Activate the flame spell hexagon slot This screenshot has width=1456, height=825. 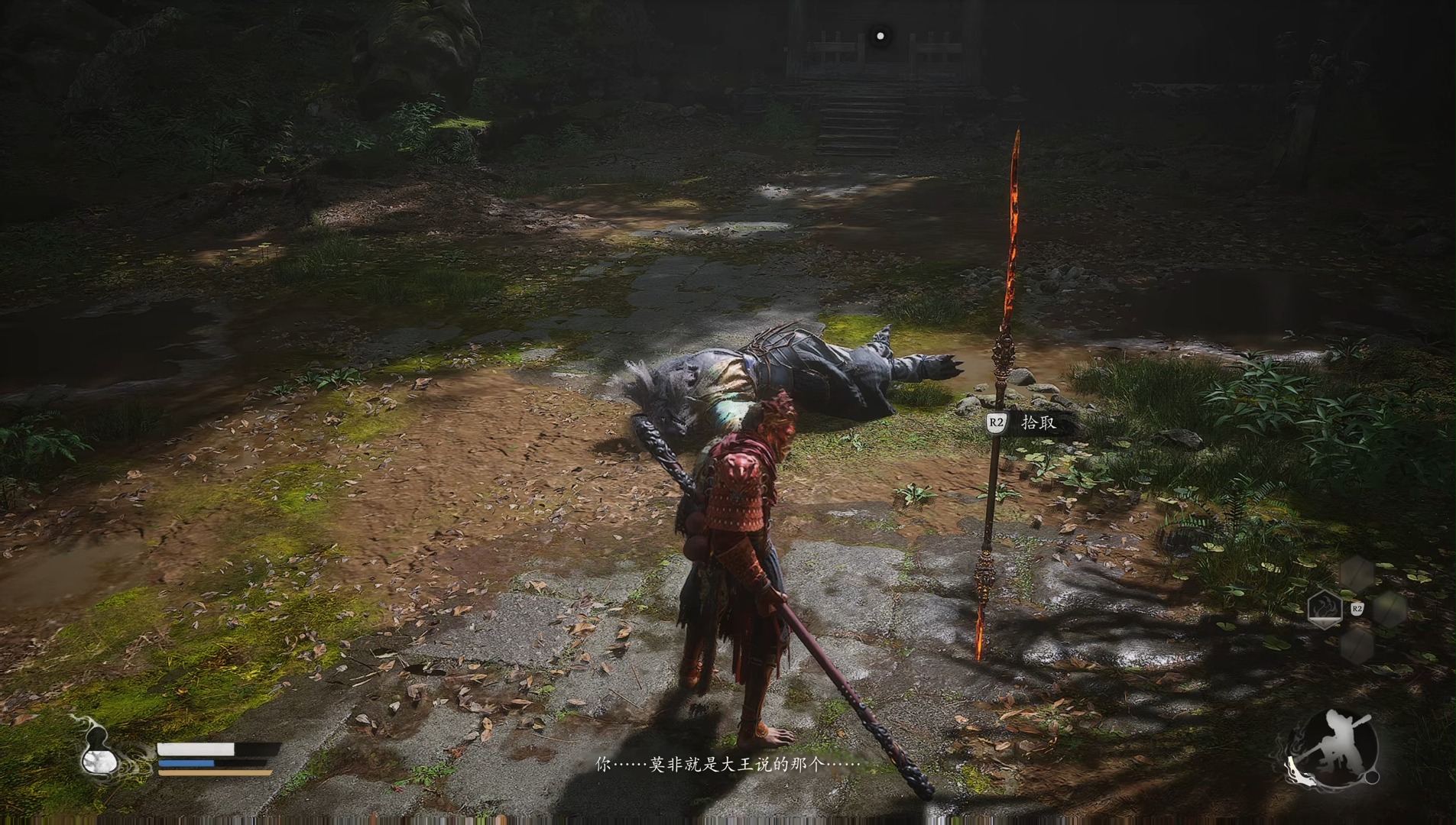pyautogui.click(x=1325, y=609)
